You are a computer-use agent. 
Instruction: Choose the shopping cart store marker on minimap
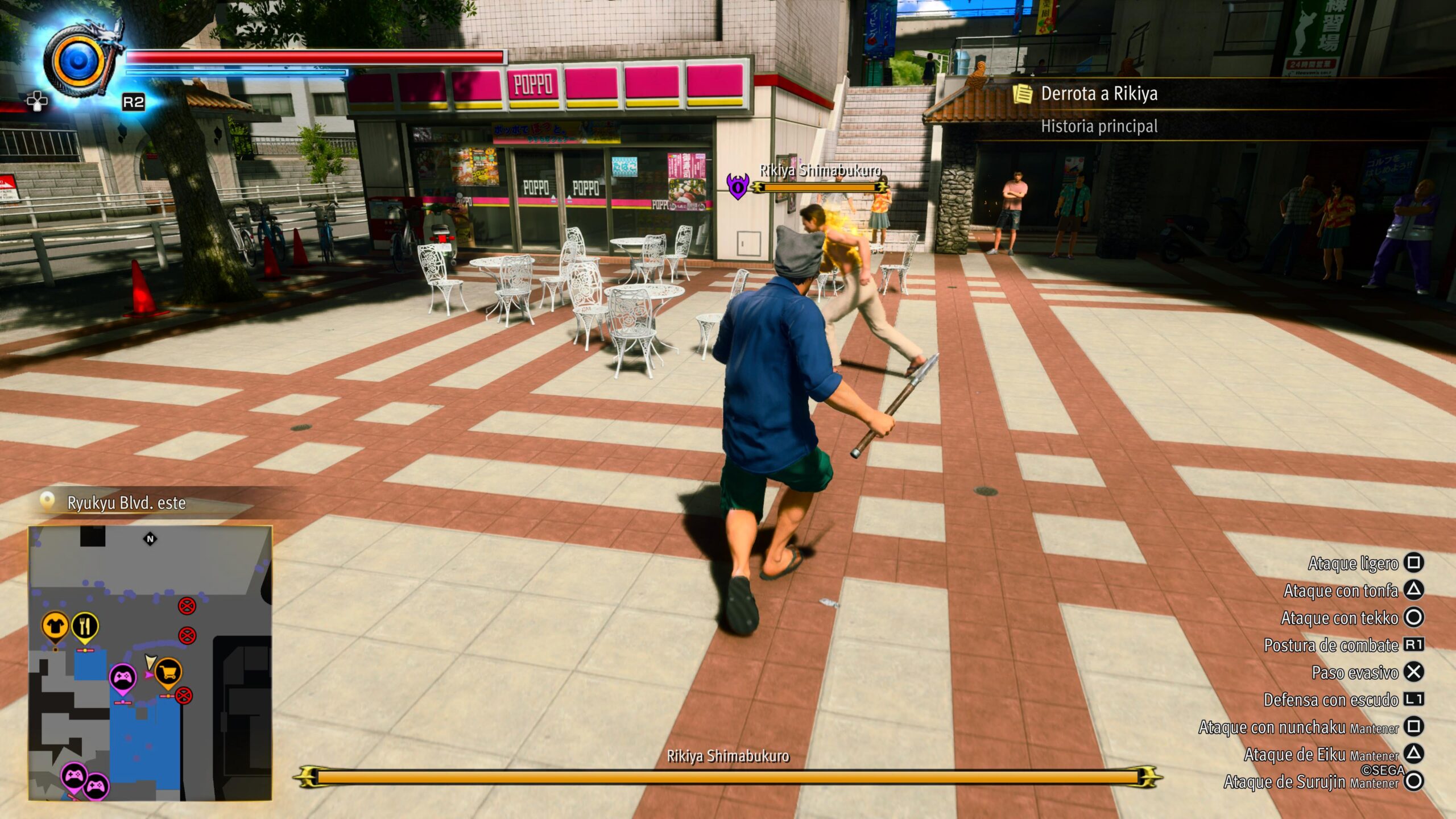[168, 673]
